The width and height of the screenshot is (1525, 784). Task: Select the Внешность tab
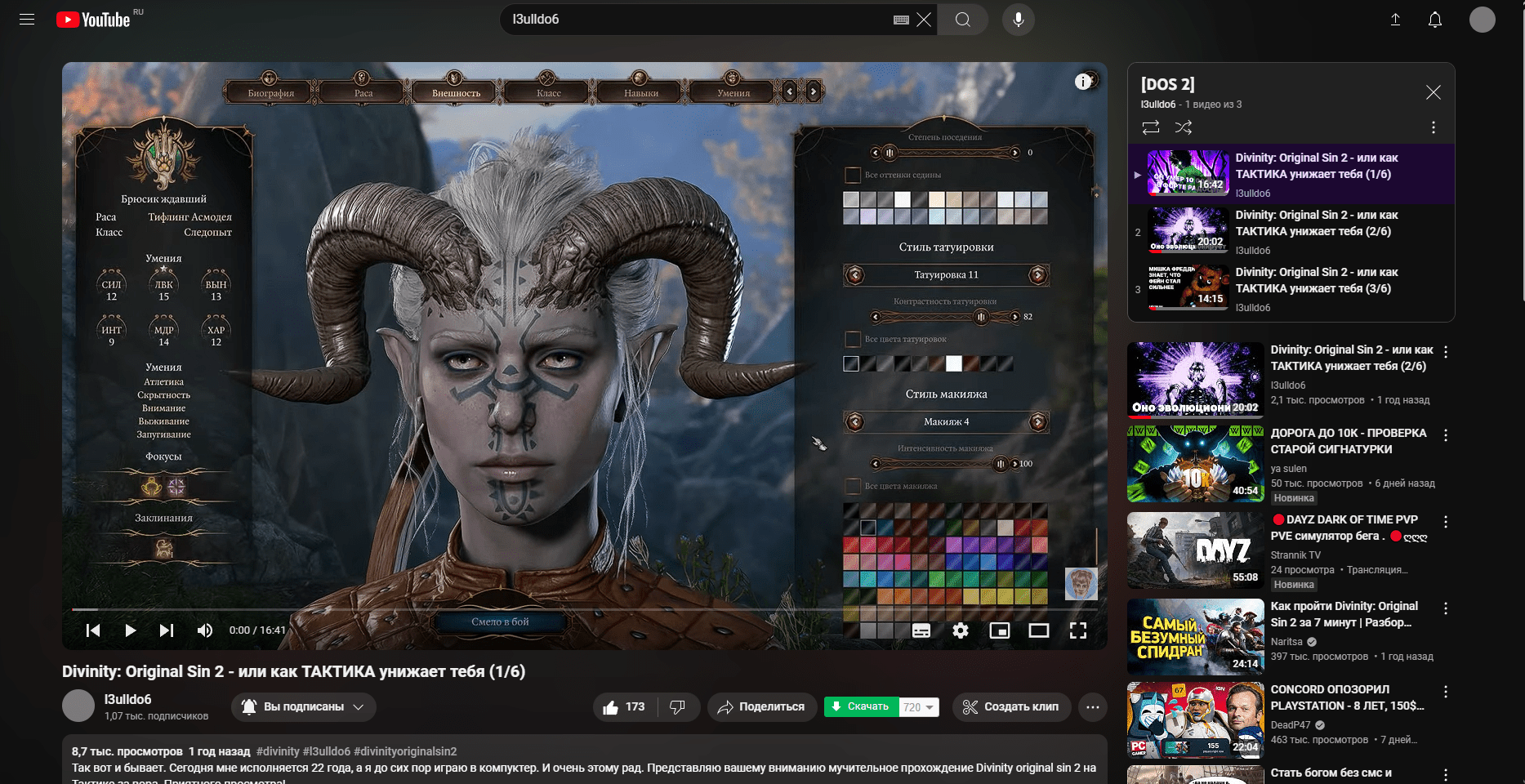click(456, 93)
